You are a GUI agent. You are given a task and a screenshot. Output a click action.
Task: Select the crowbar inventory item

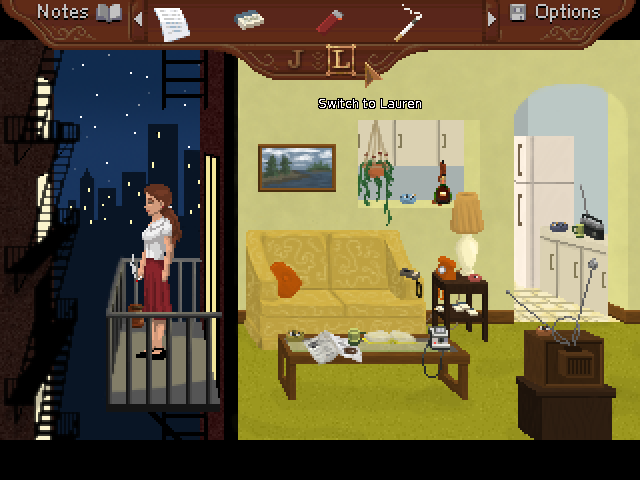[407, 21]
